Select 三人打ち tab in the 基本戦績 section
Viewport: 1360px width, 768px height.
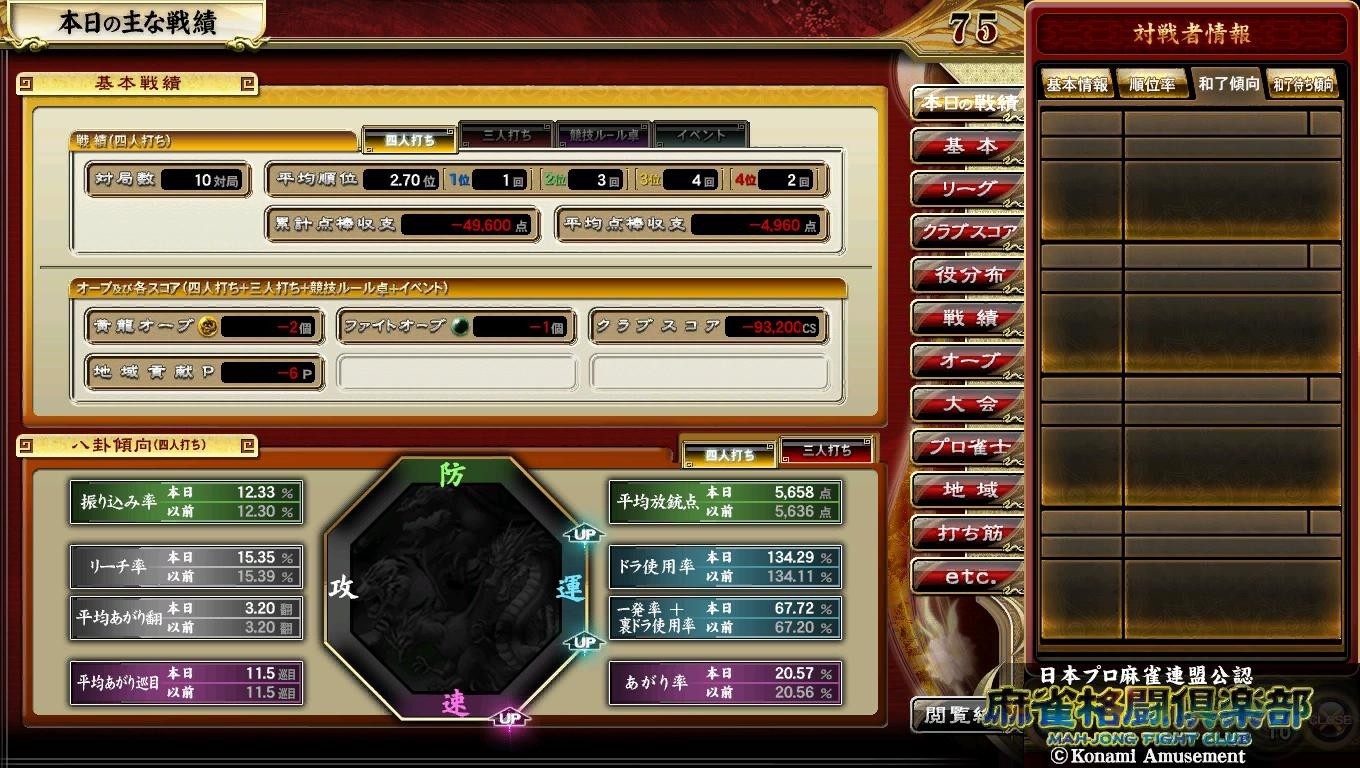(507, 135)
